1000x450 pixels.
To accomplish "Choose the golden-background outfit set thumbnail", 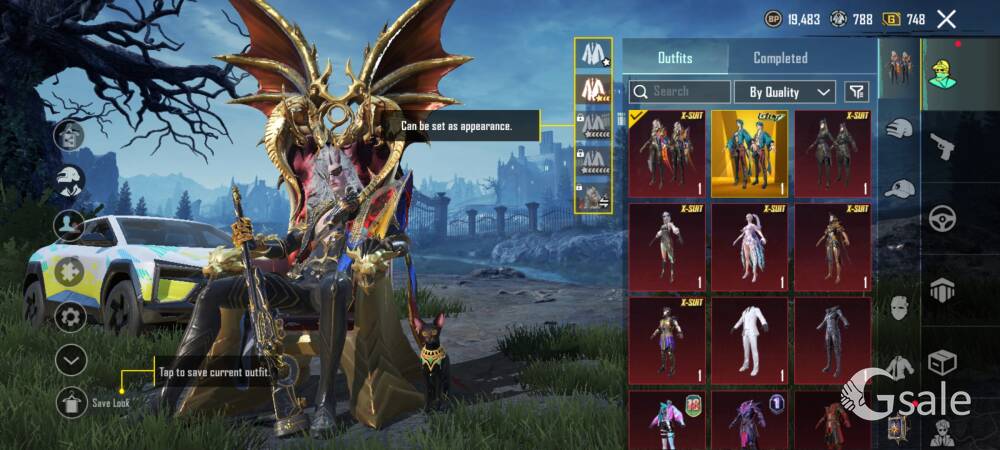I will click(x=749, y=154).
